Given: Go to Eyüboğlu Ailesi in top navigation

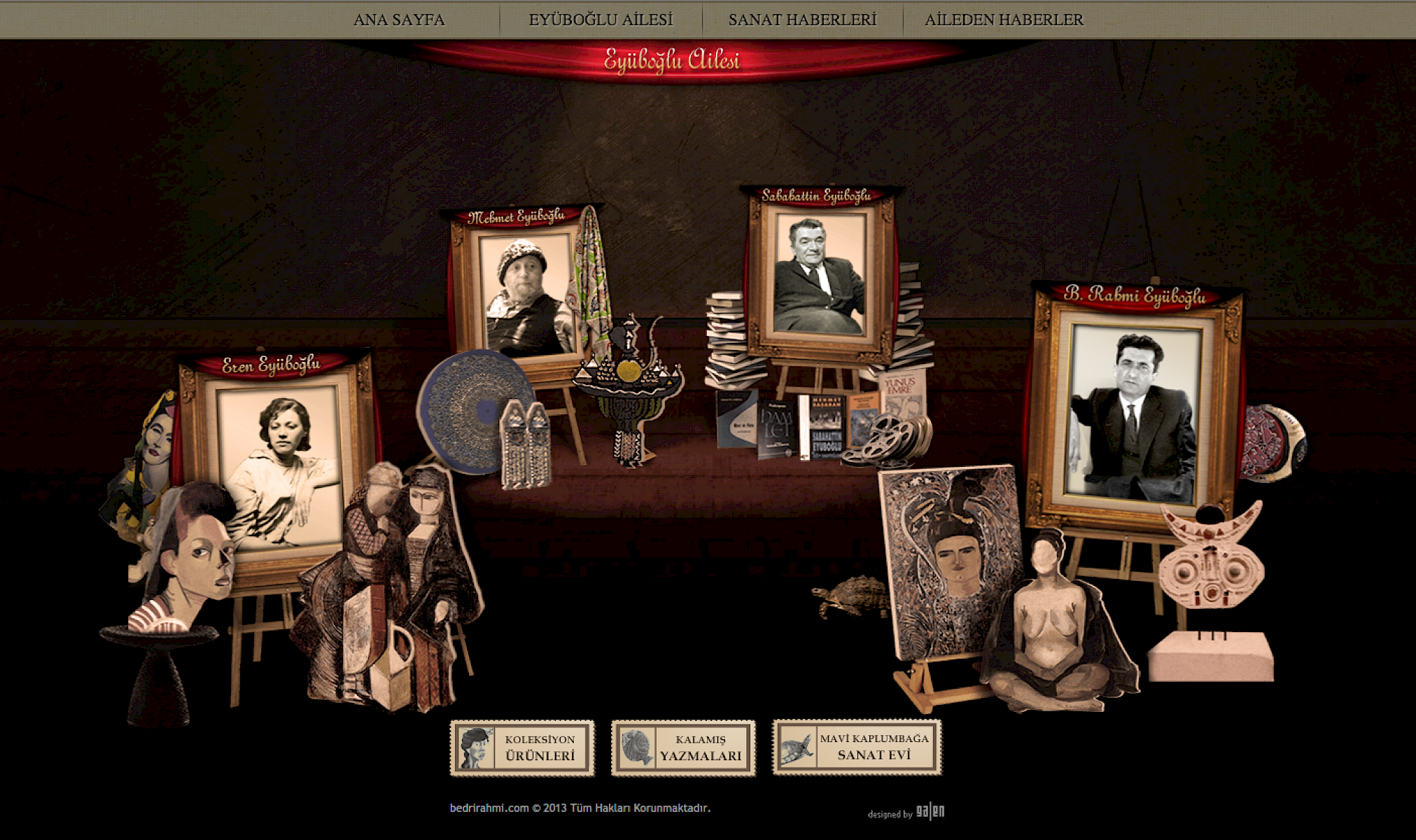Looking at the screenshot, I should (601, 20).
